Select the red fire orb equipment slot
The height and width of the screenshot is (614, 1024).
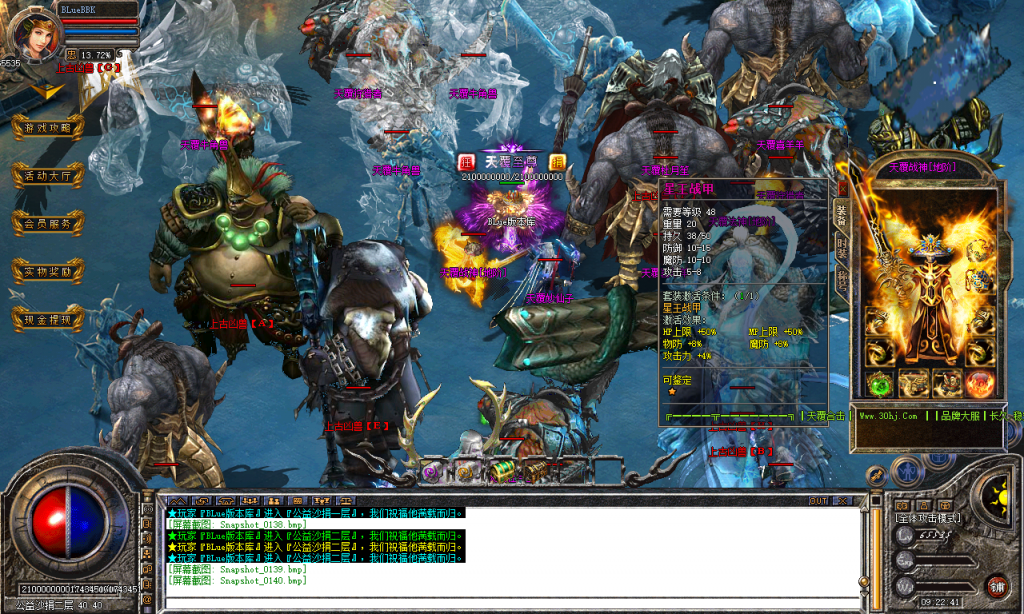tap(979, 384)
